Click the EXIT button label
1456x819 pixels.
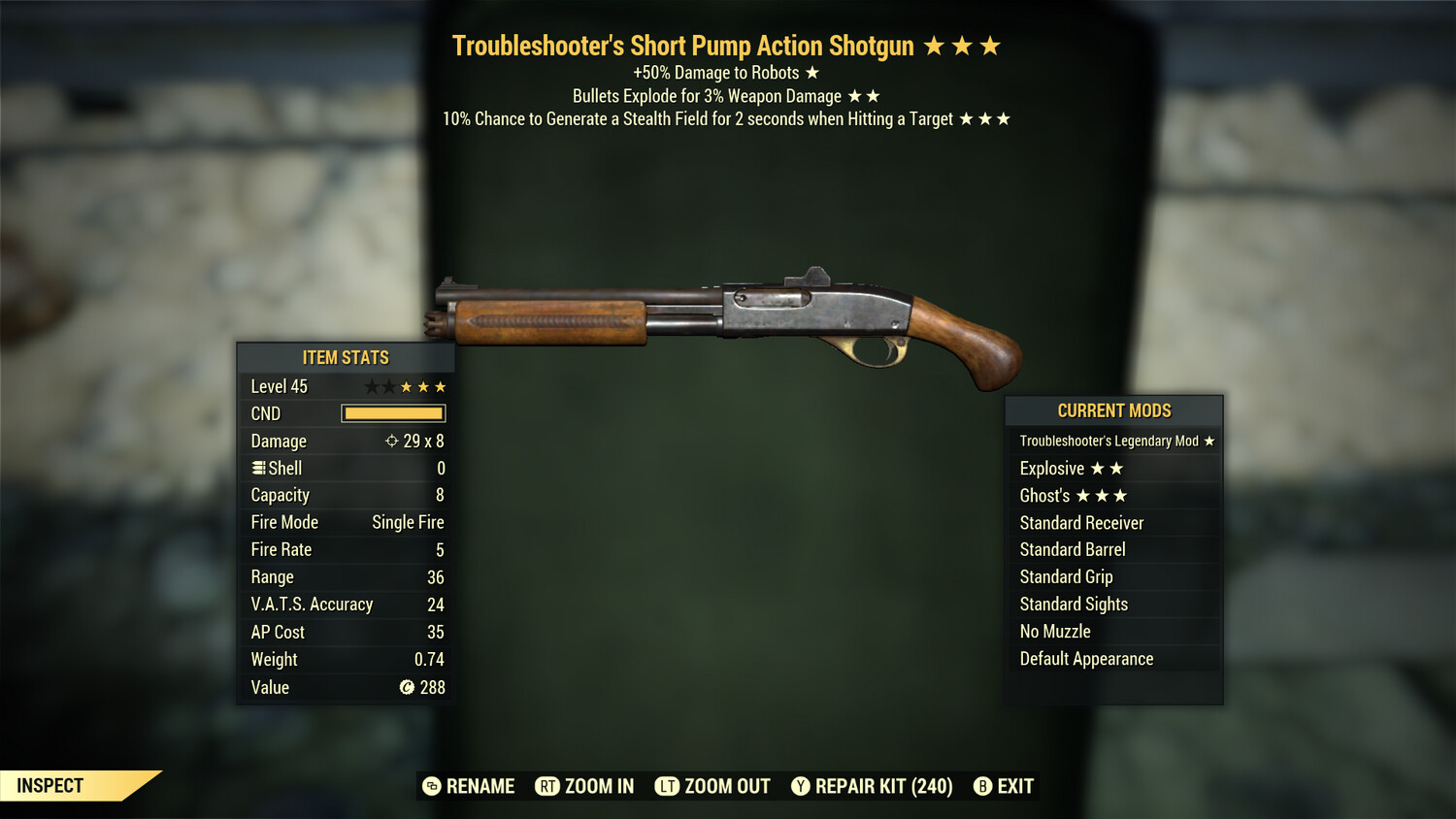point(1015,786)
